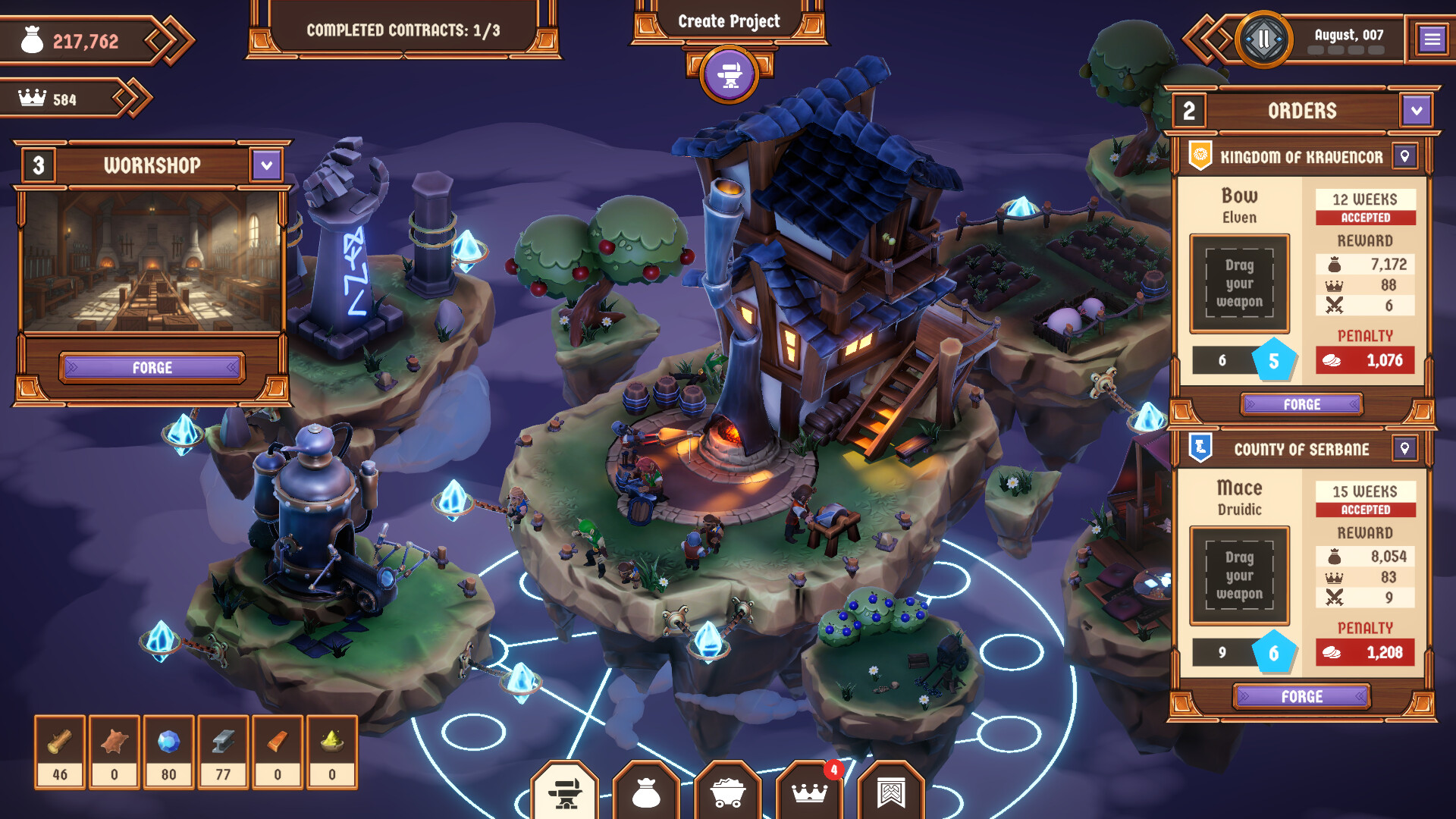The width and height of the screenshot is (1456, 819).
Task: Forge the Elven Bow order
Action: pyautogui.click(x=1301, y=404)
